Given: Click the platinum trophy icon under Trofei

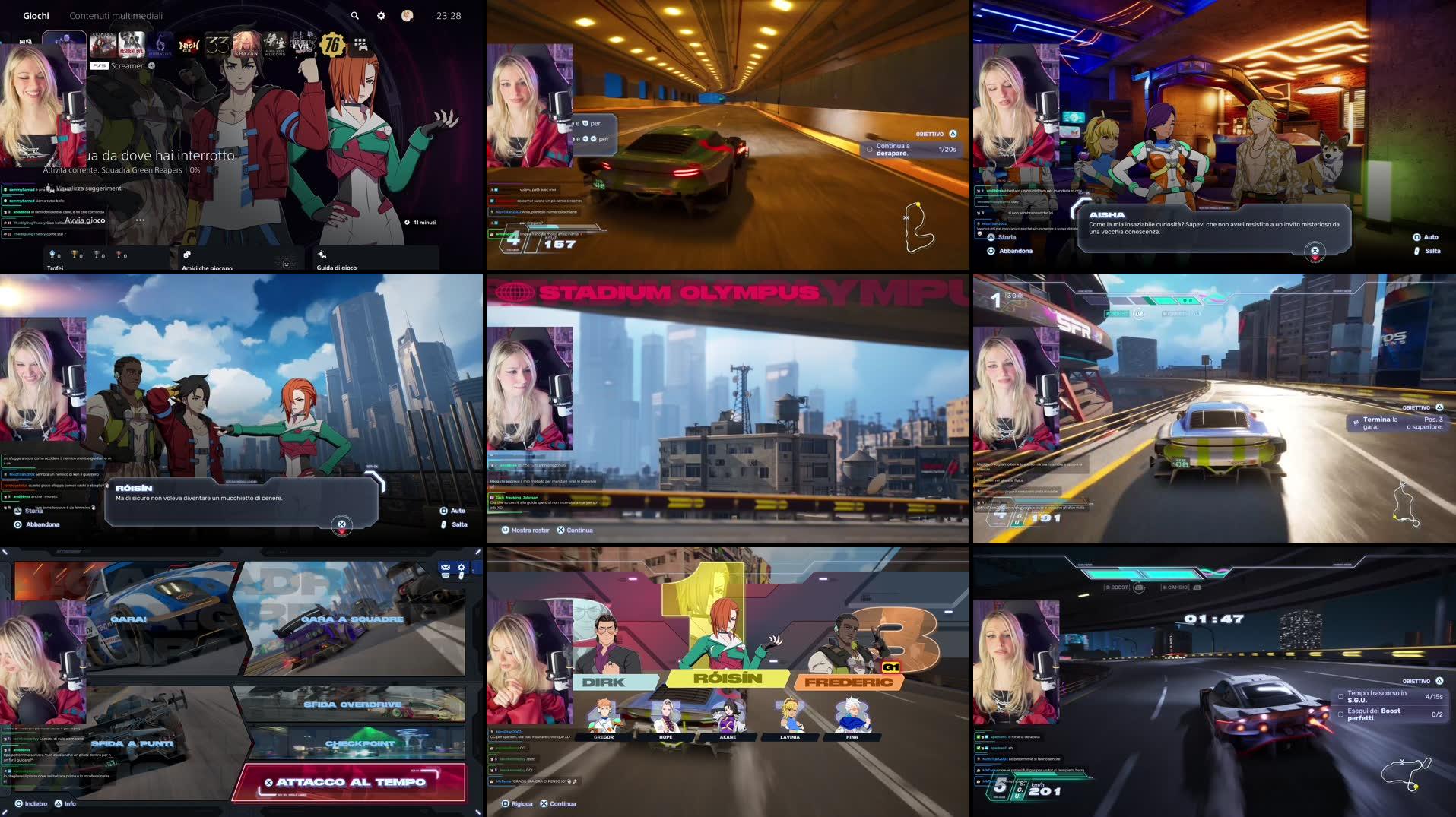Looking at the screenshot, I should point(52,255).
